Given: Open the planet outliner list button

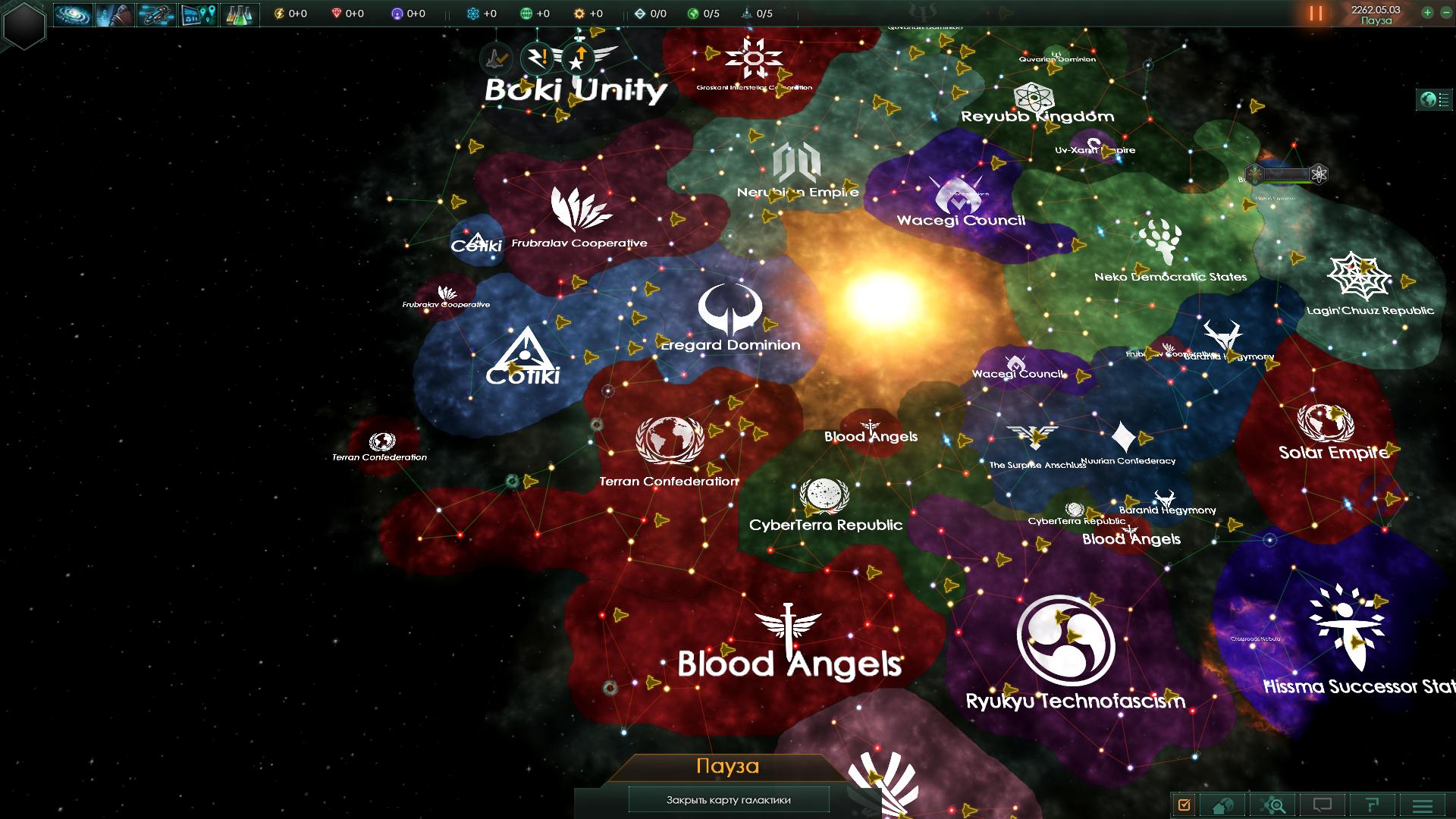Looking at the screenshot, I should point(1435,99).
